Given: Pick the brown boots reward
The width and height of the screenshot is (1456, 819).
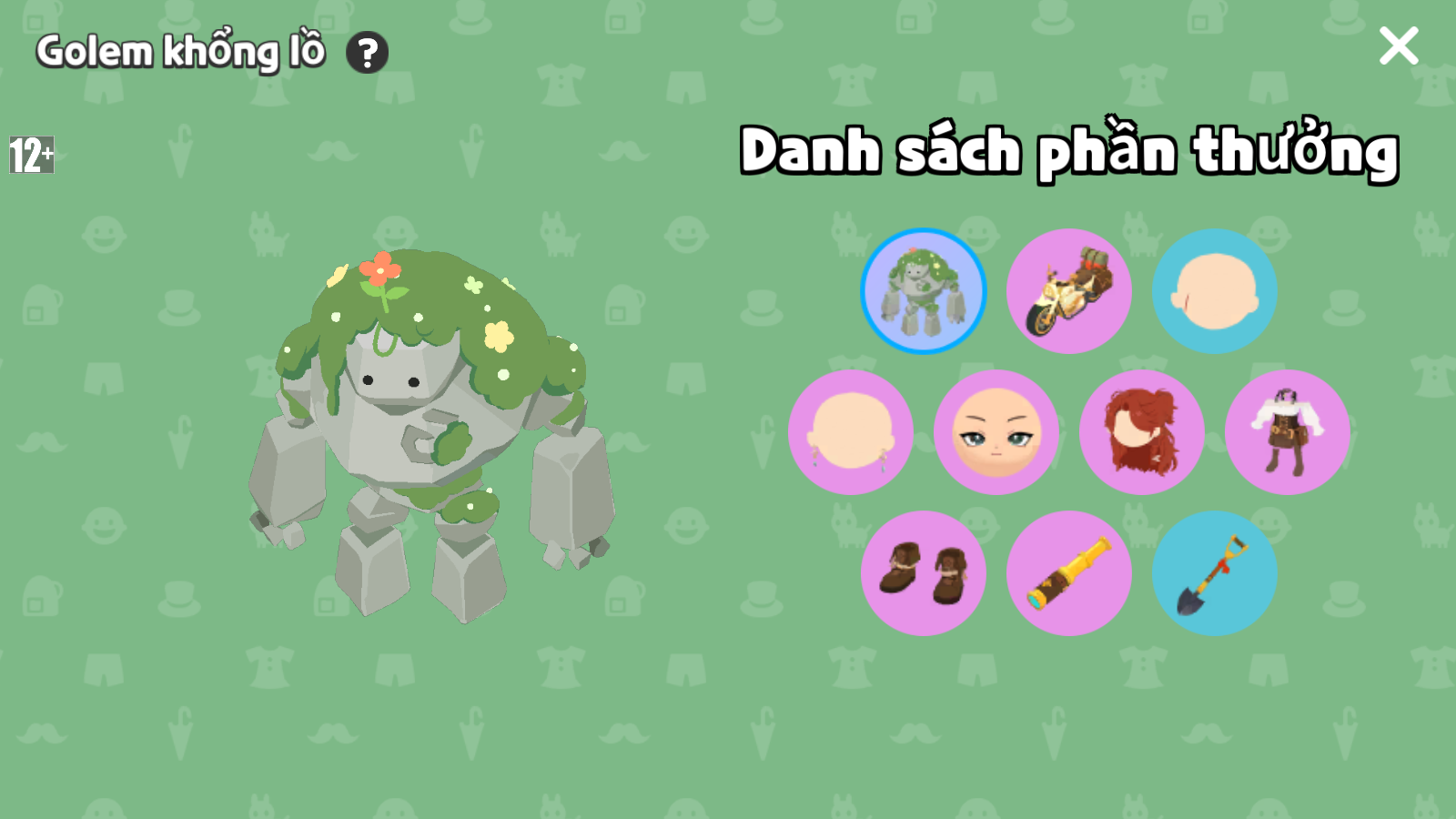Looking at the screenshot, I should coord(924,573).
